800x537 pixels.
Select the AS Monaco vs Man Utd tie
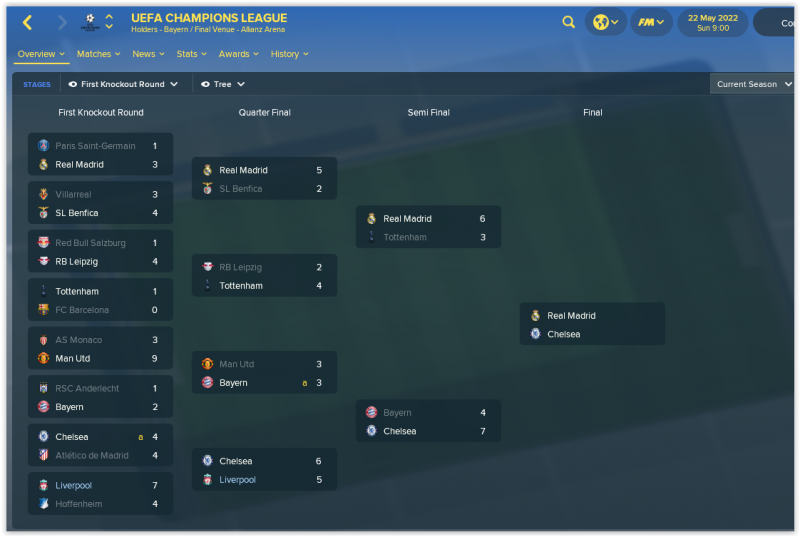(x=100, y=349)
